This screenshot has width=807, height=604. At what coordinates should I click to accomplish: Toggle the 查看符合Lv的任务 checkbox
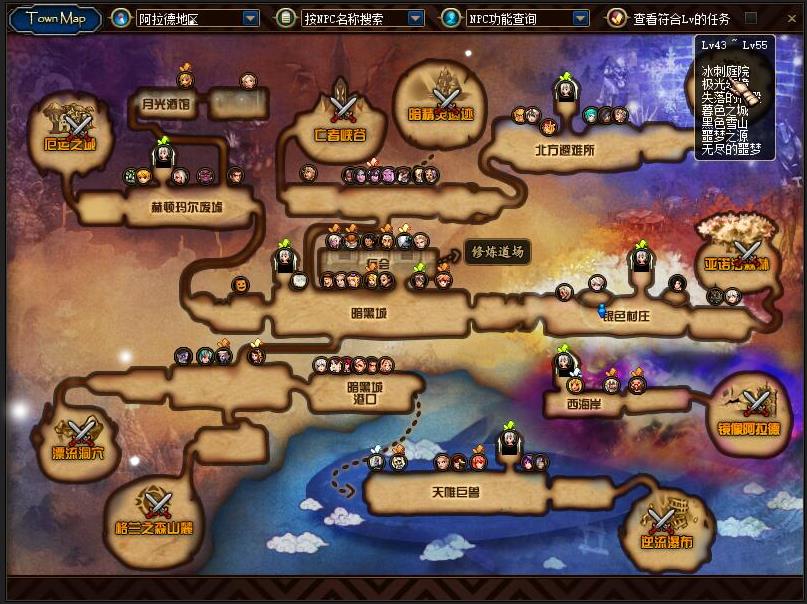751,18
